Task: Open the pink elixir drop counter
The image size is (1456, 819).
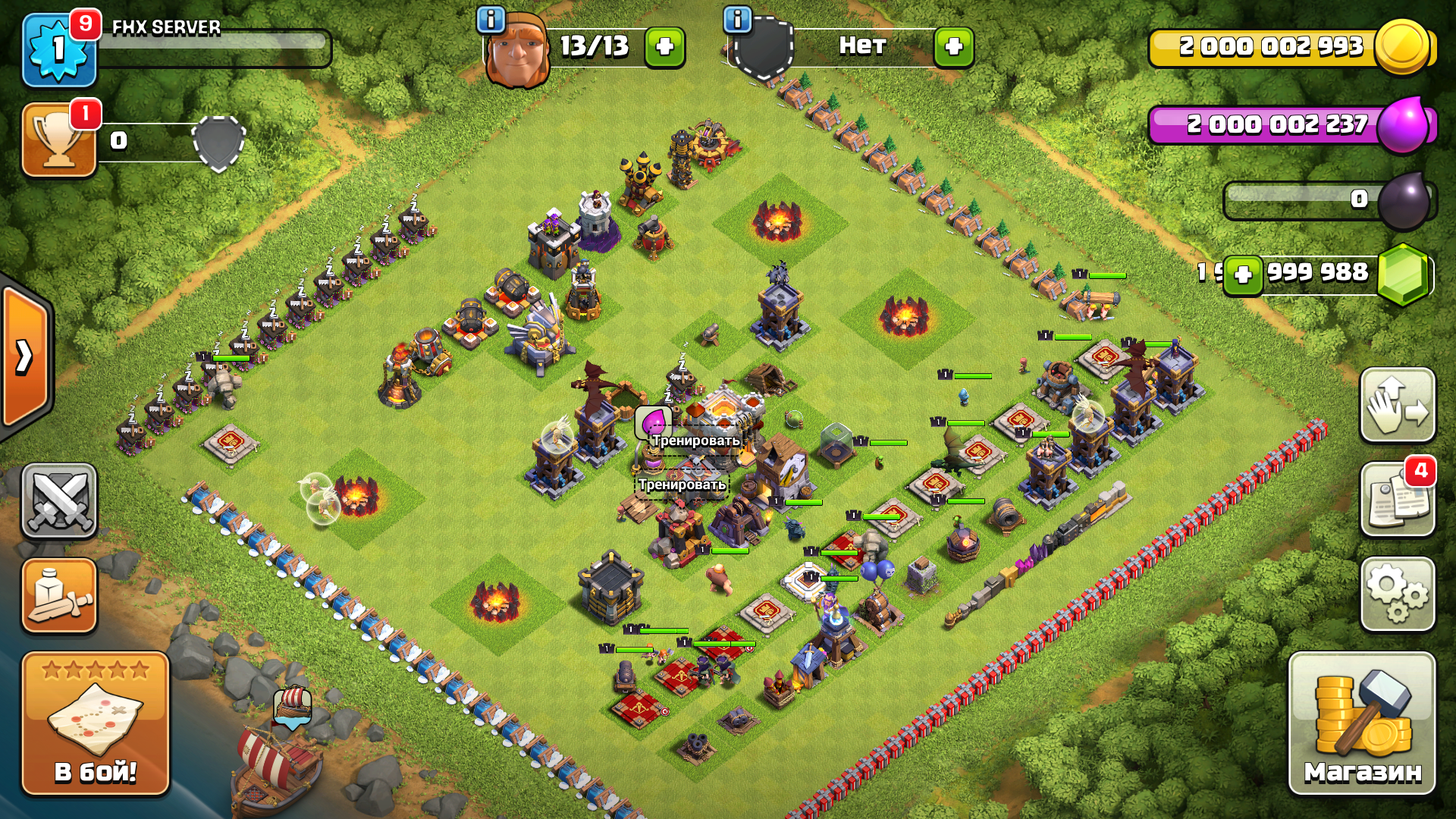Action: tap(1289, 124)
